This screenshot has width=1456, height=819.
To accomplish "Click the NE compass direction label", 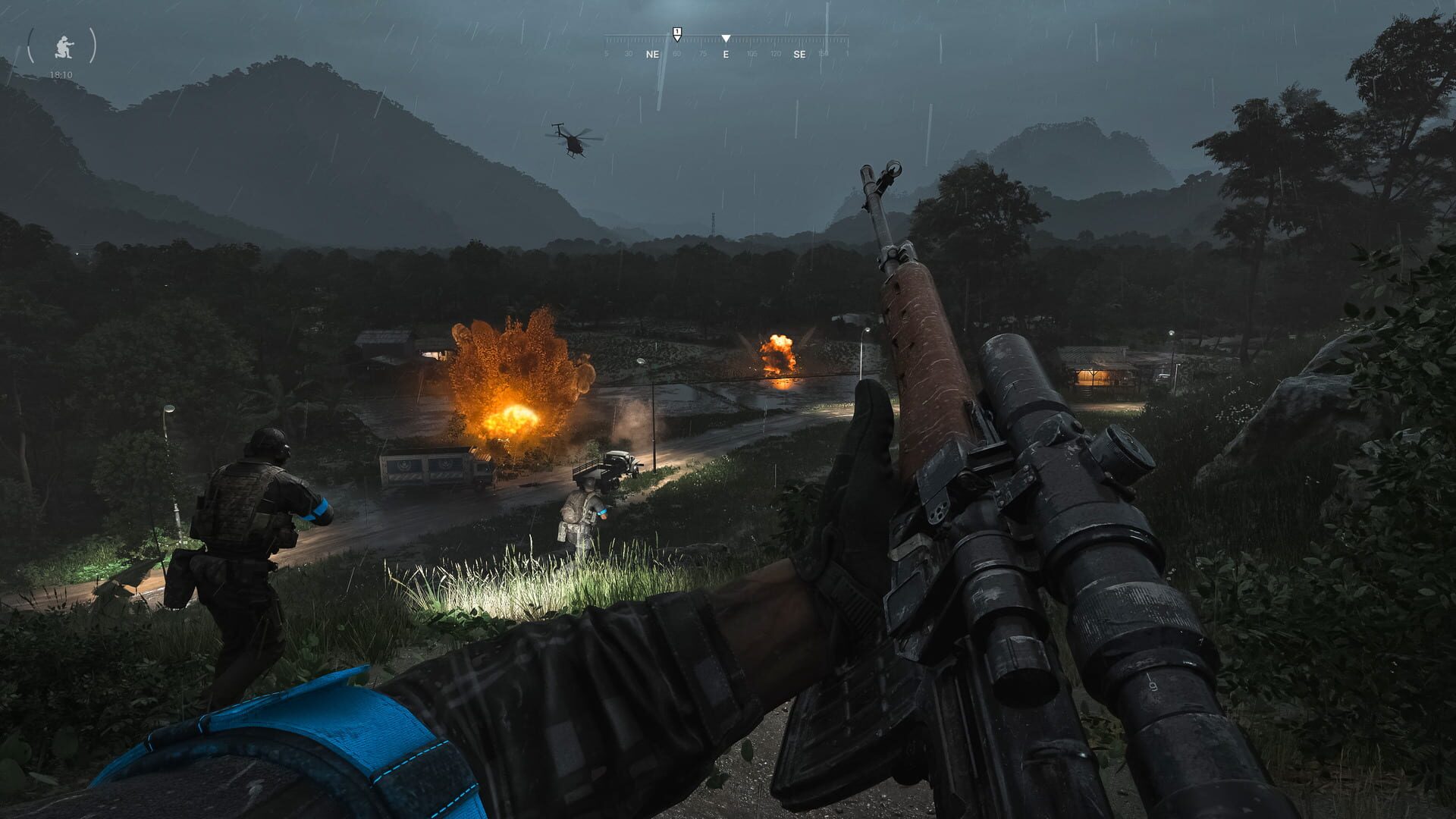I will click(653, 54).
